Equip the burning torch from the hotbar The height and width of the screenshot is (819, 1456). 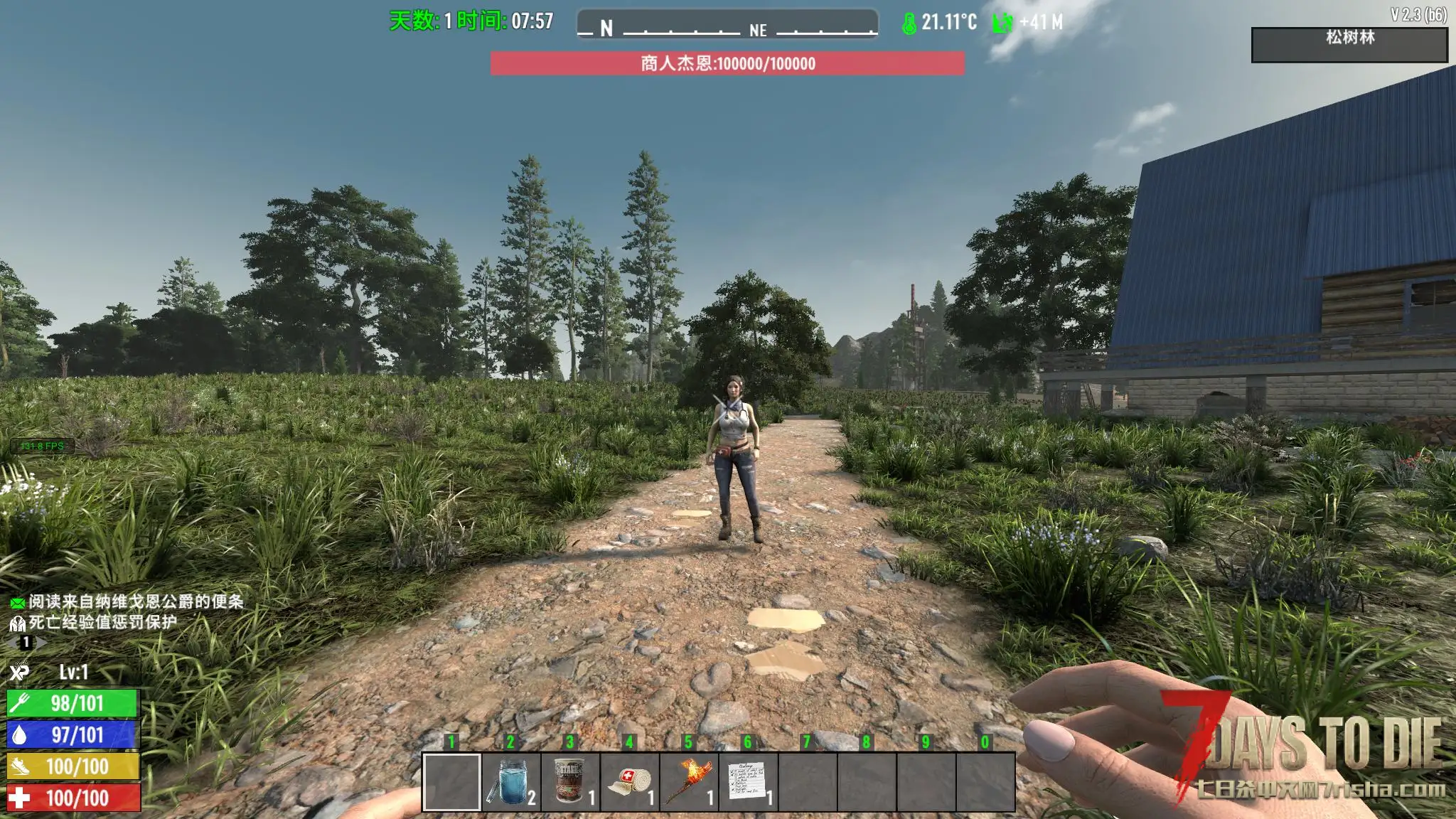click(688, 781)
